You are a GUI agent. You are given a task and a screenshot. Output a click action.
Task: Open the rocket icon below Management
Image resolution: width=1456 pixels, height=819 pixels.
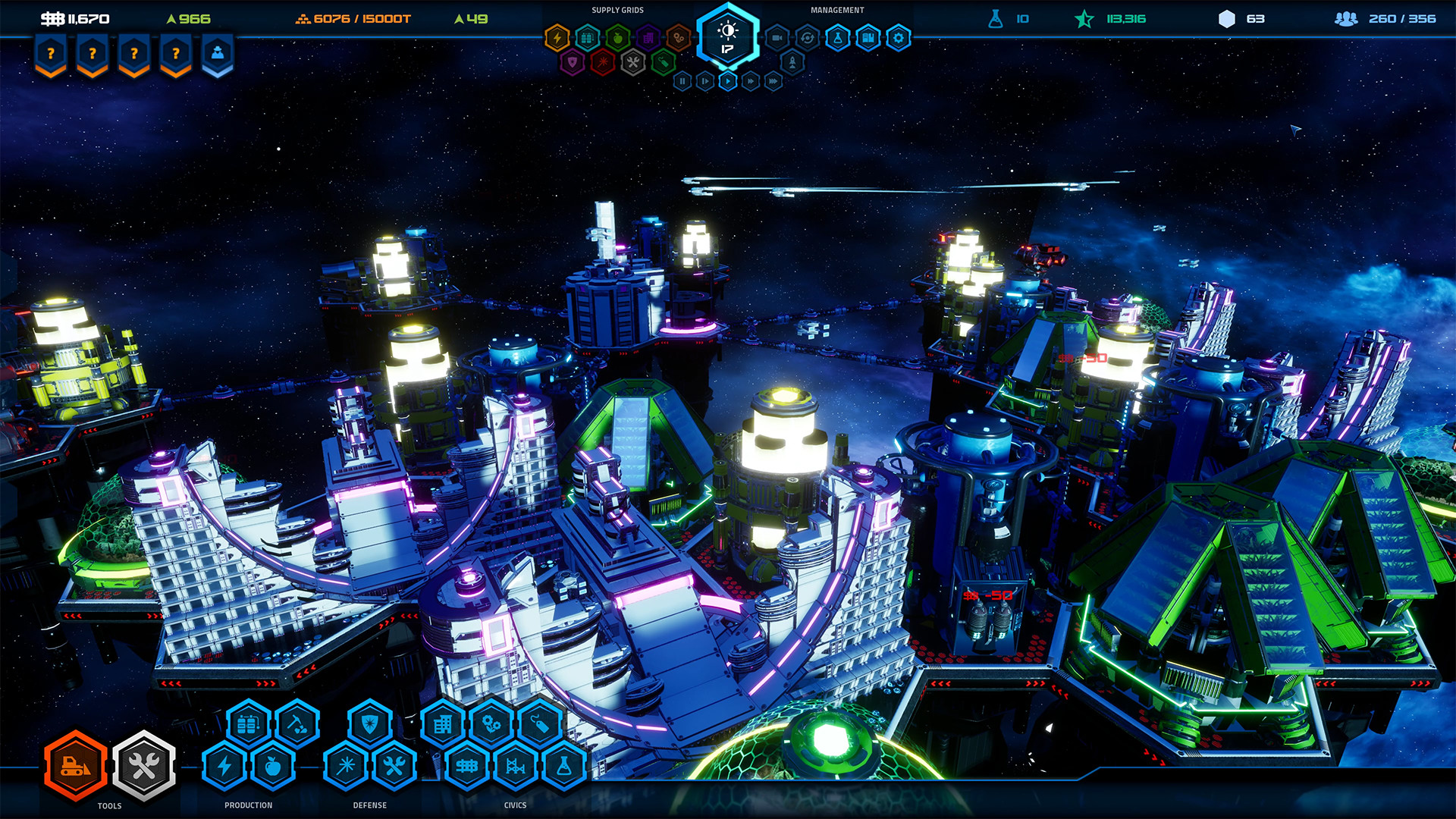(x=791, y=61)
